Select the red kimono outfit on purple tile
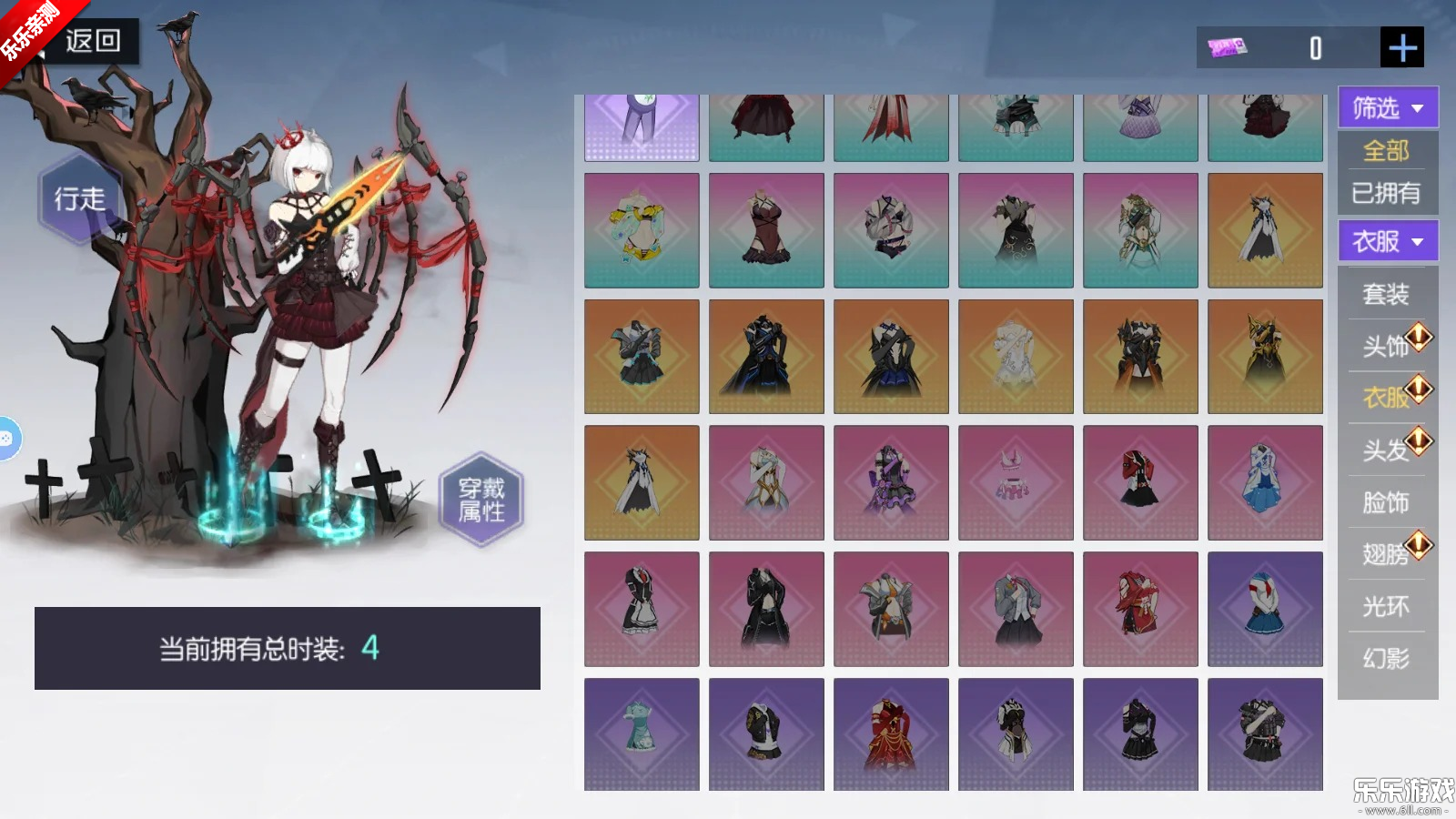1456x819 pixels. (x=891, y=734)
